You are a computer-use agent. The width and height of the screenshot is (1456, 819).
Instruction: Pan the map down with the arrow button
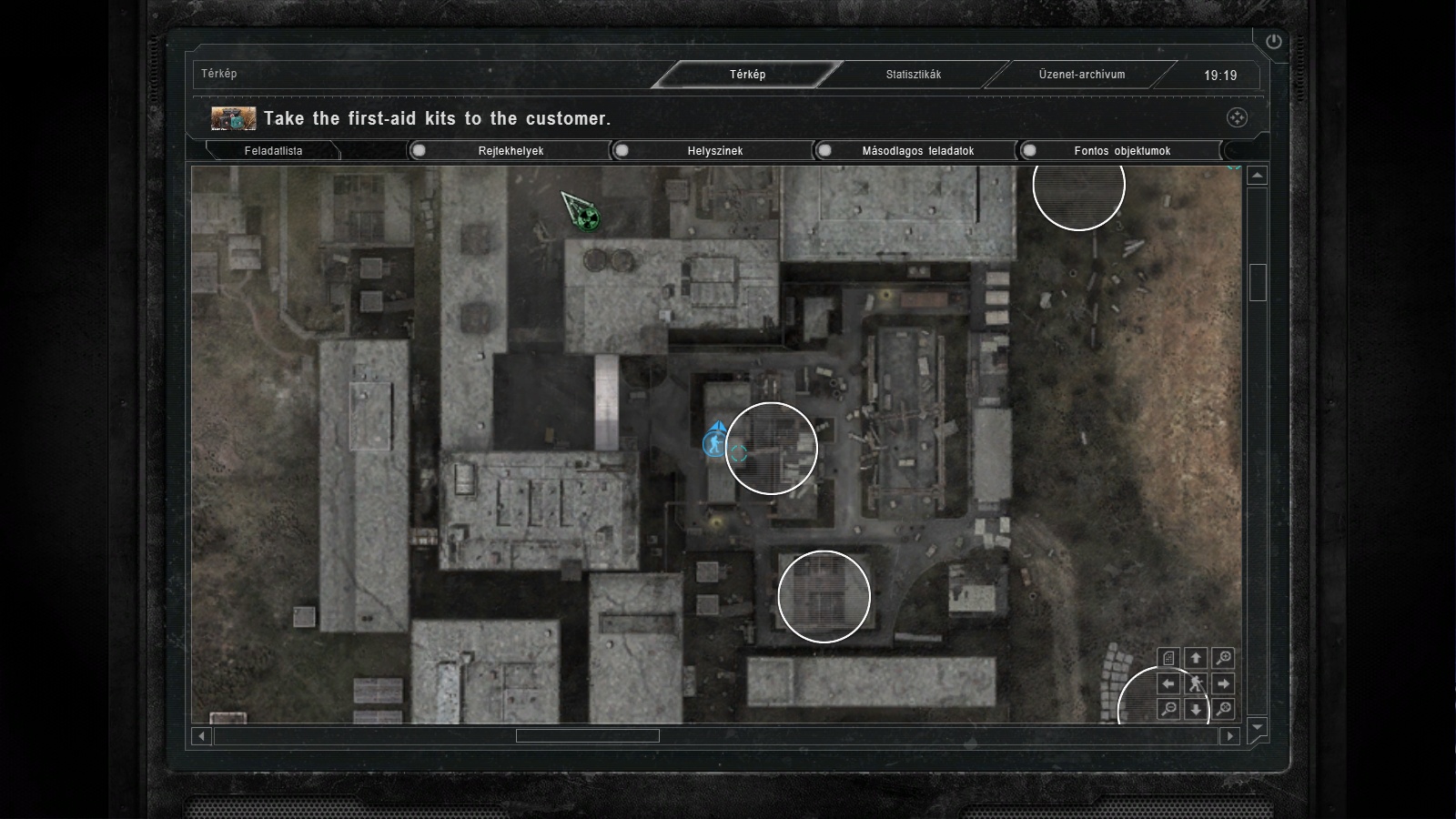[1196, 709]
